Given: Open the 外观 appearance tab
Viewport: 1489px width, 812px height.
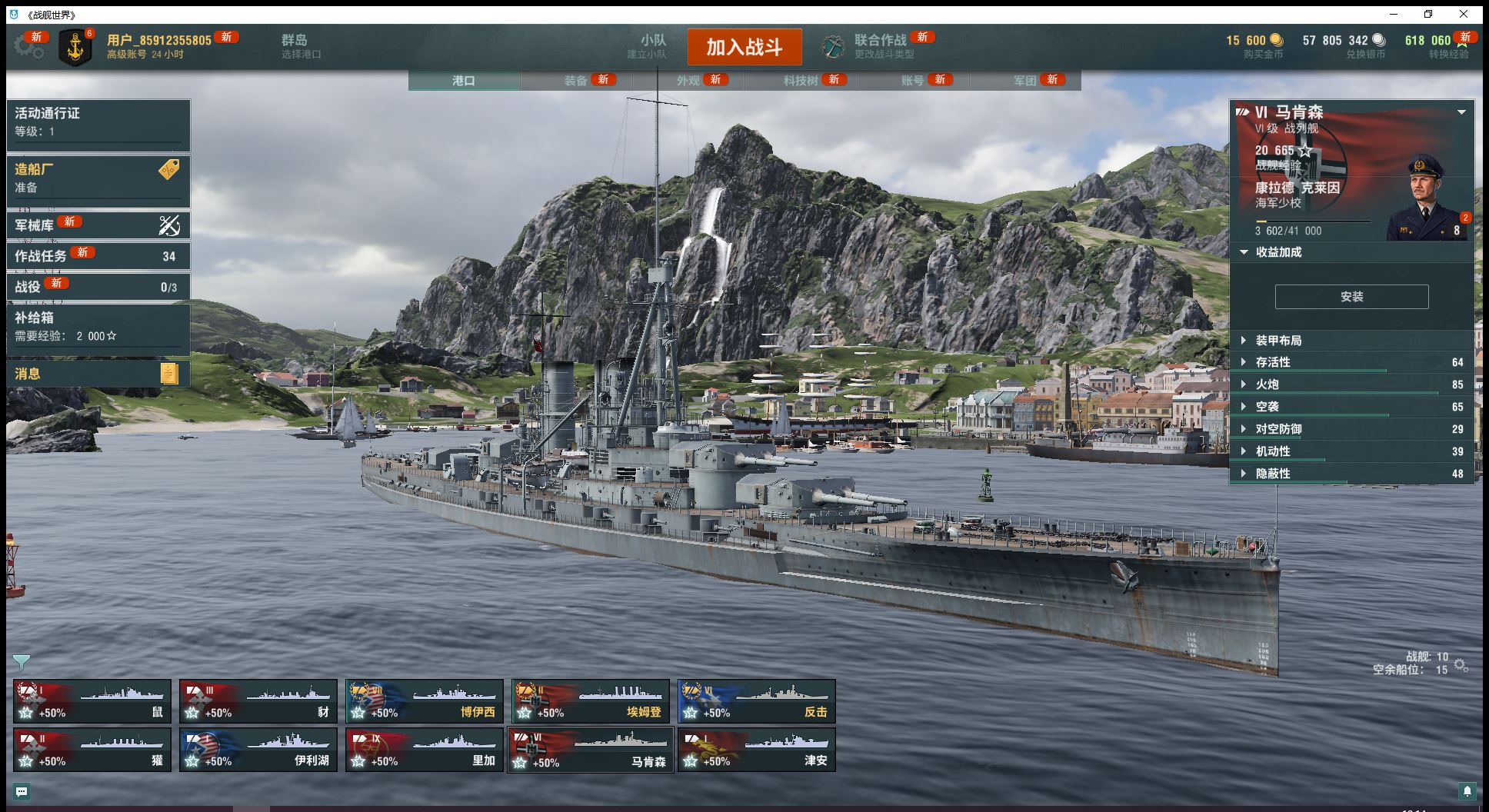Looking at the screenshot, I should [688, 80].
